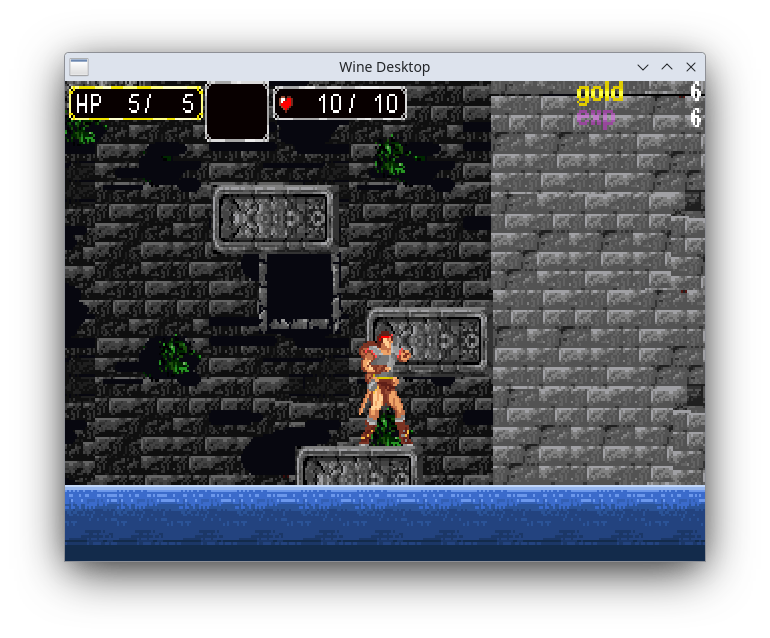Close the Wine Desktop window

coord(690,67)
